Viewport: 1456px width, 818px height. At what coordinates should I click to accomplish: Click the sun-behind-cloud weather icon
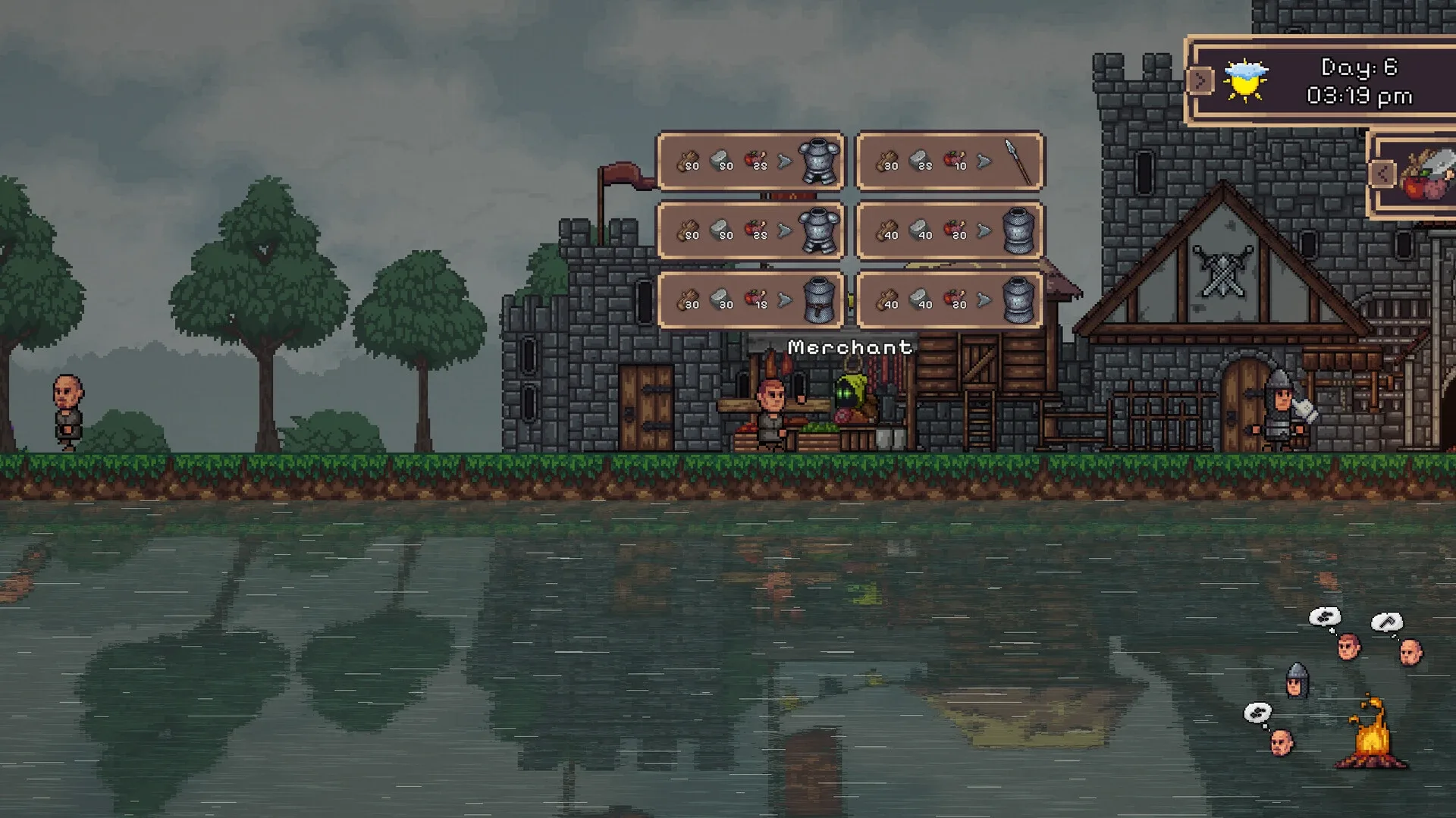click(1246, 78)
